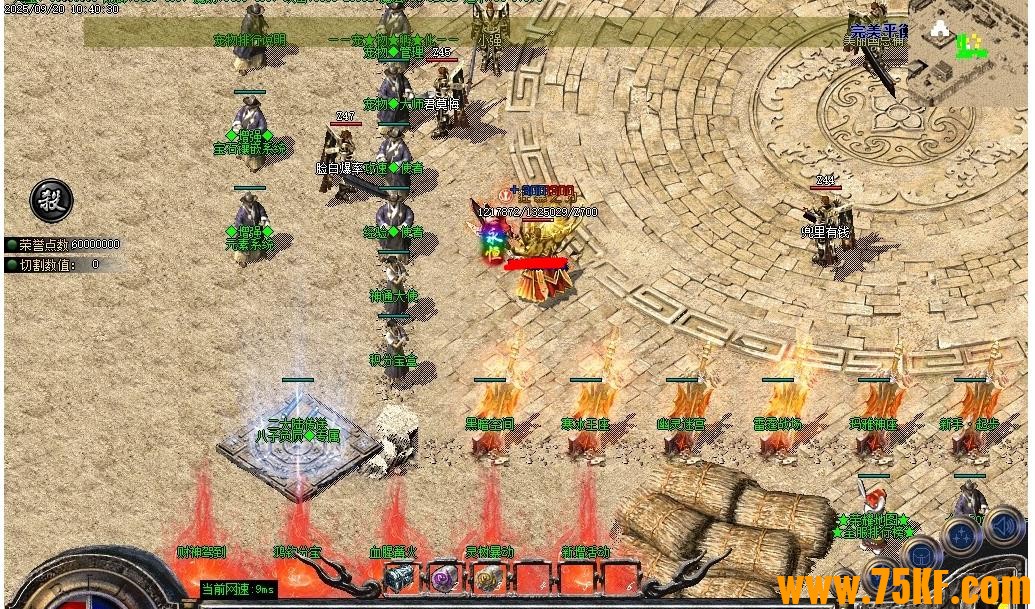Click the round 殺 attack mode button

[x=51, y=201]
